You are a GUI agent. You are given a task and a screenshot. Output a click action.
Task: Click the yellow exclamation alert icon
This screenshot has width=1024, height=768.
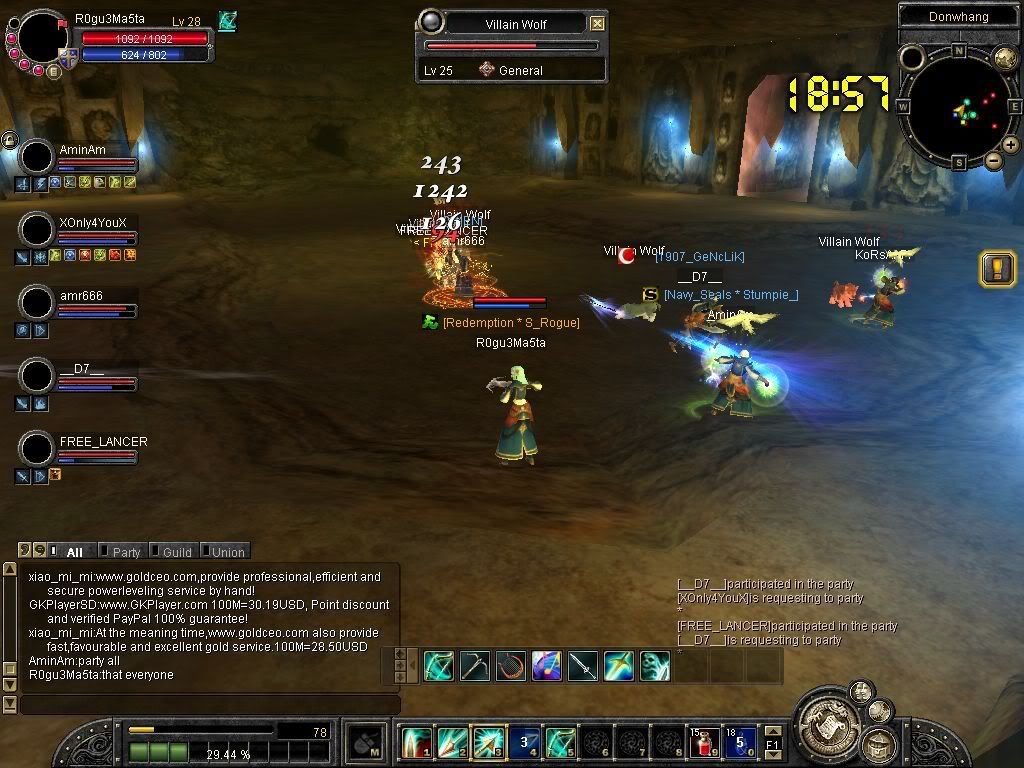(x=997, y=268)
